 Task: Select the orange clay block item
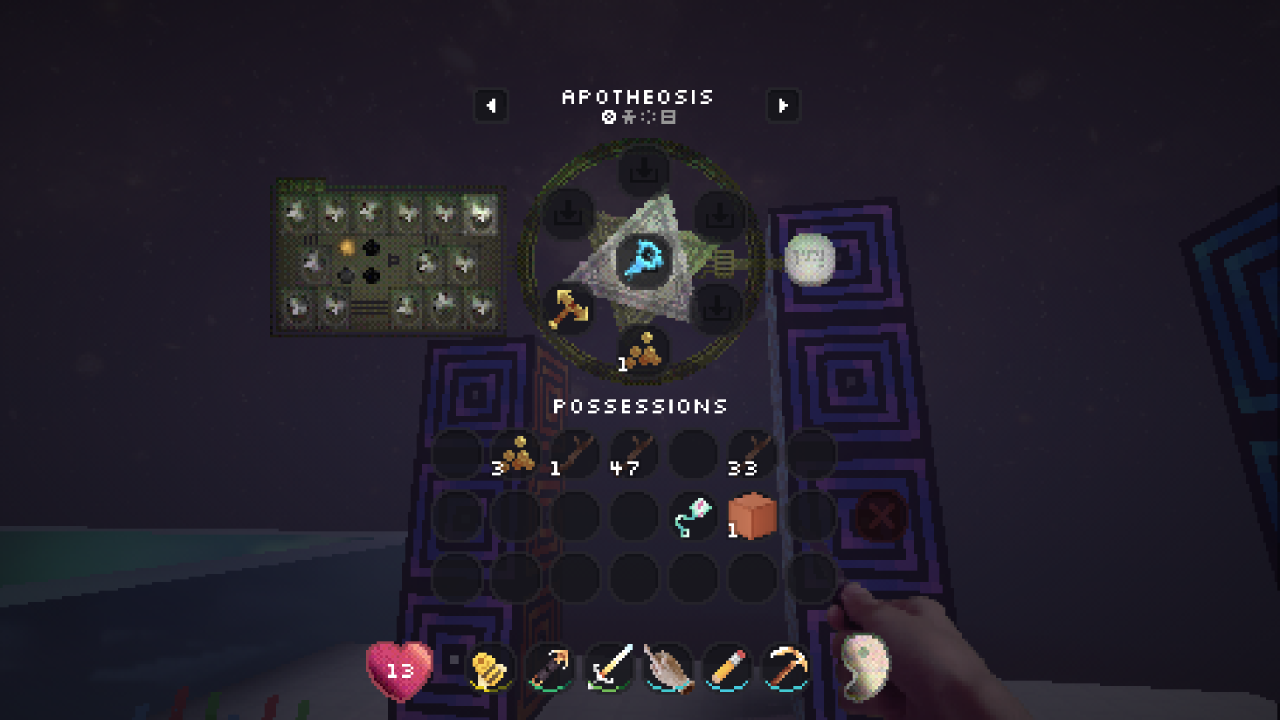point(752,517)
